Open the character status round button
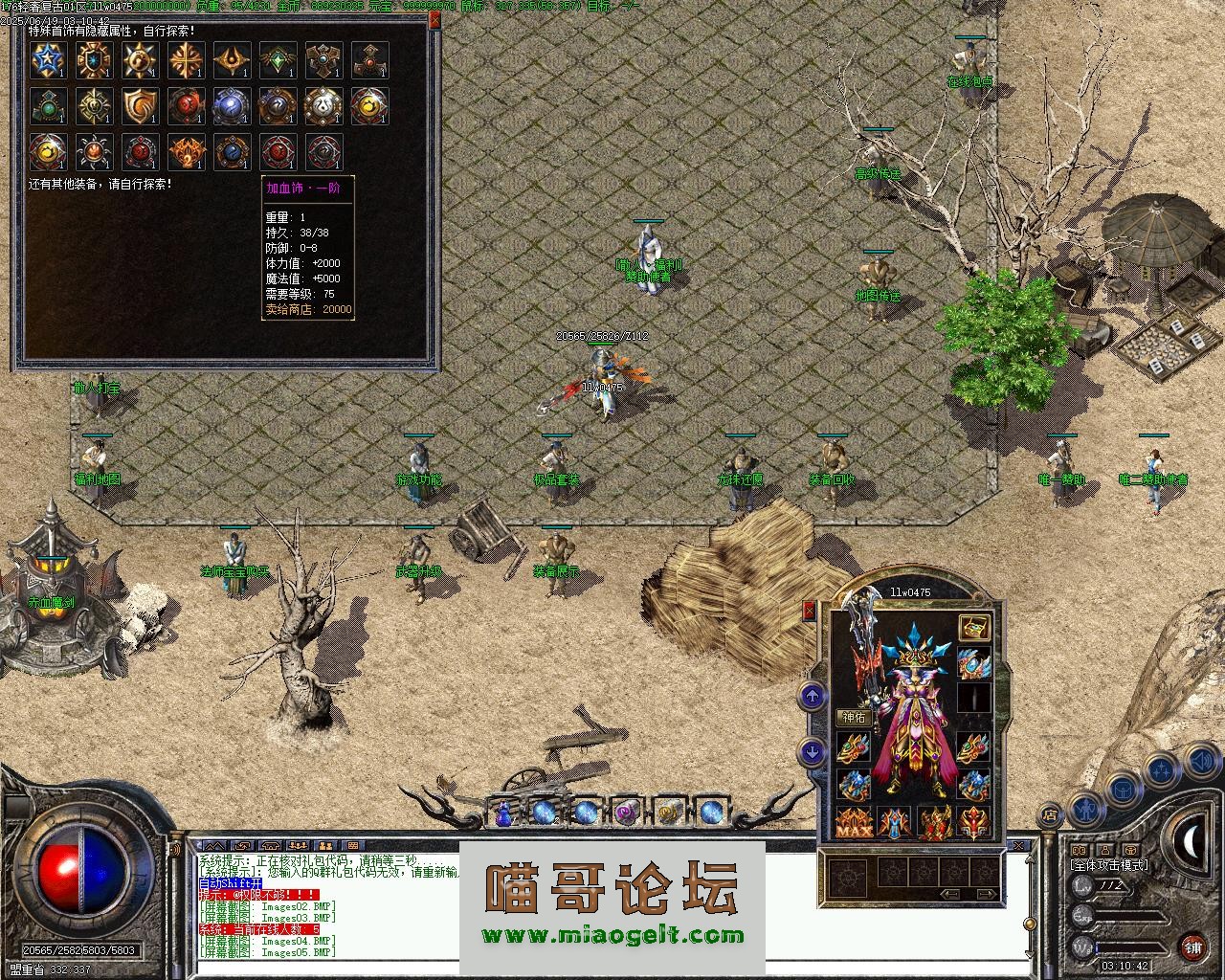This screenshot has width=1225, height=980. click(x=1087, y=809)
